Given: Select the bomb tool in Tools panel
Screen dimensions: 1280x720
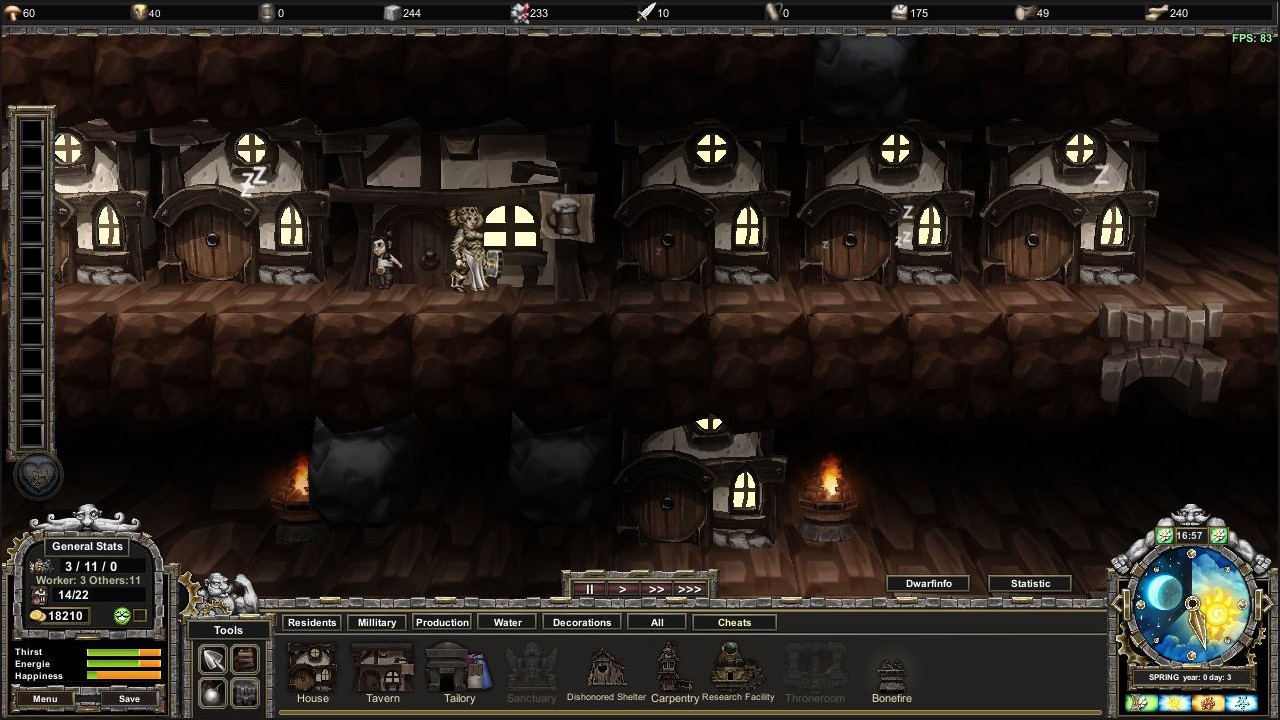Looking at the screenshot, I should tap(212, 692).
